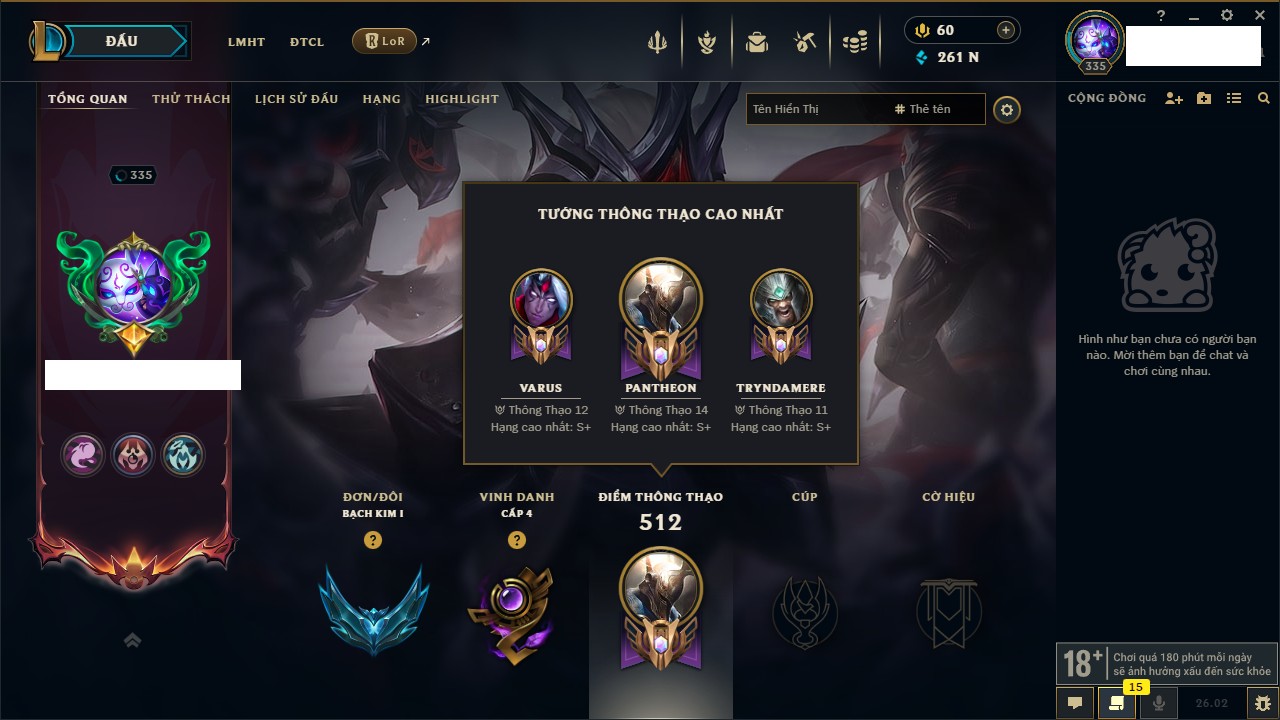This screenshot has width=1280, height=720.
Task: Open the bug report icon
Action: click(1263, 703)
